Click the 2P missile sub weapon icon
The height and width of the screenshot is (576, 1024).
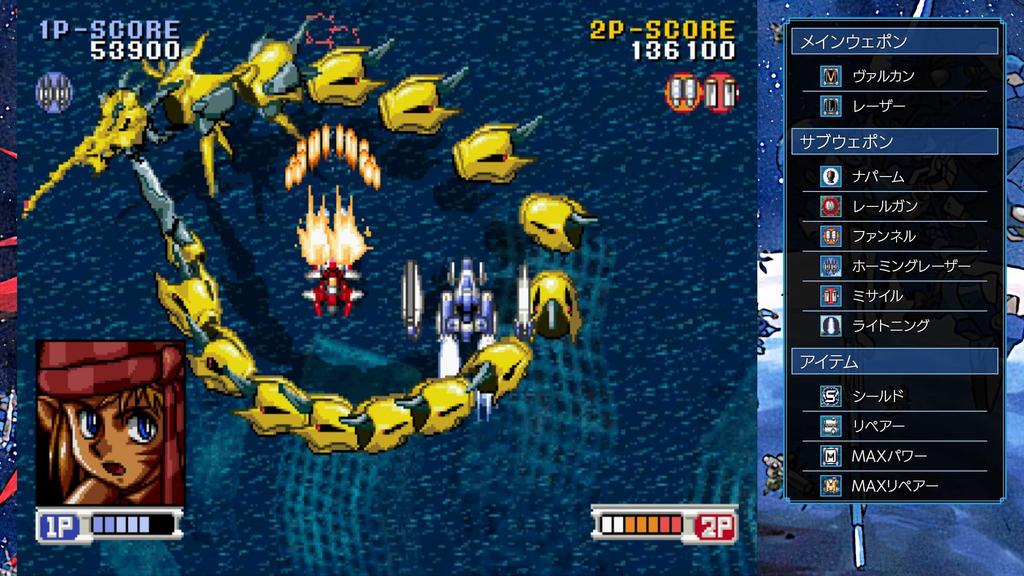(x=720, y=92)
